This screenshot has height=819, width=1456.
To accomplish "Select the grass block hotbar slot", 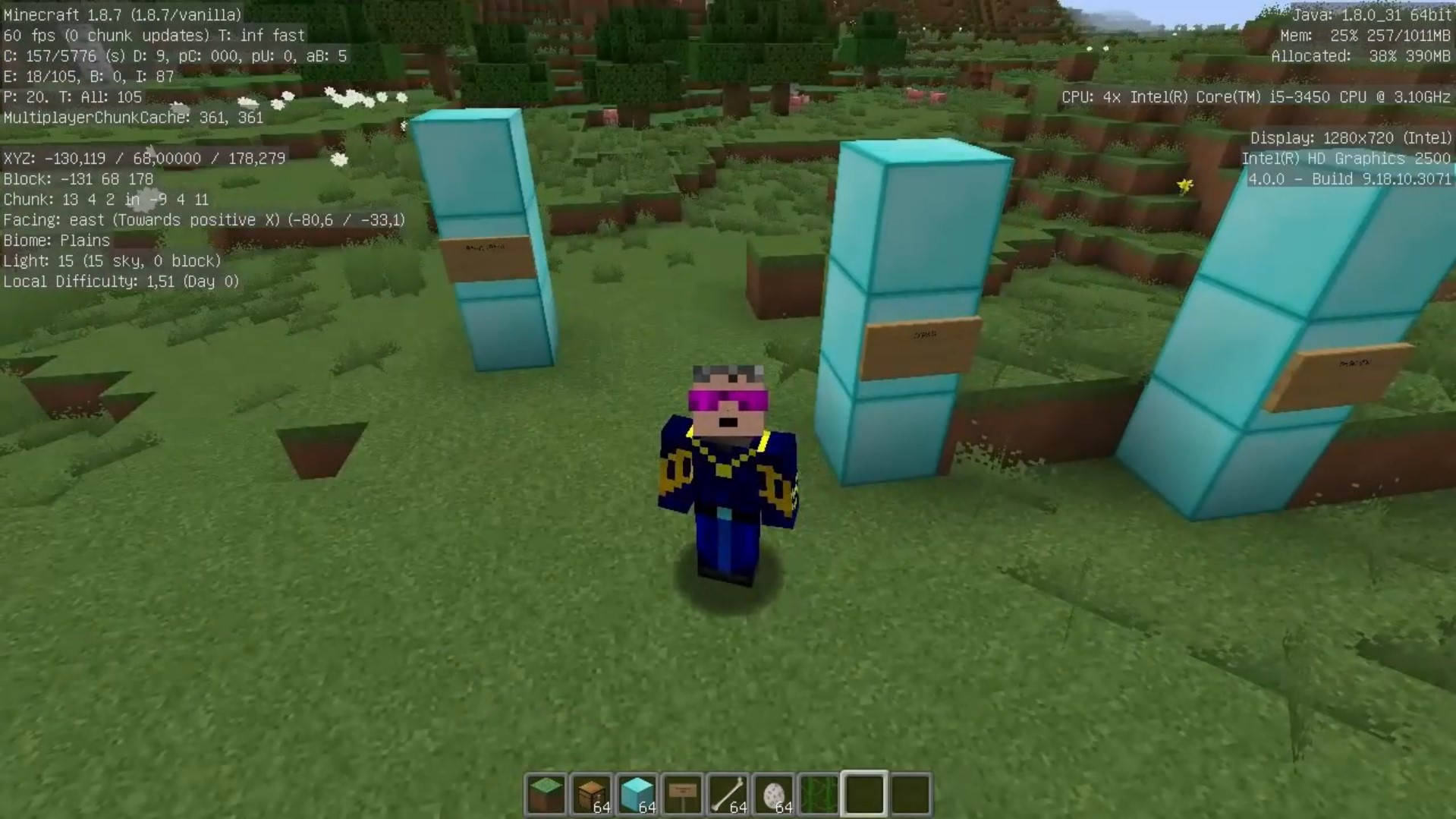I will click(x=546, y=794).
